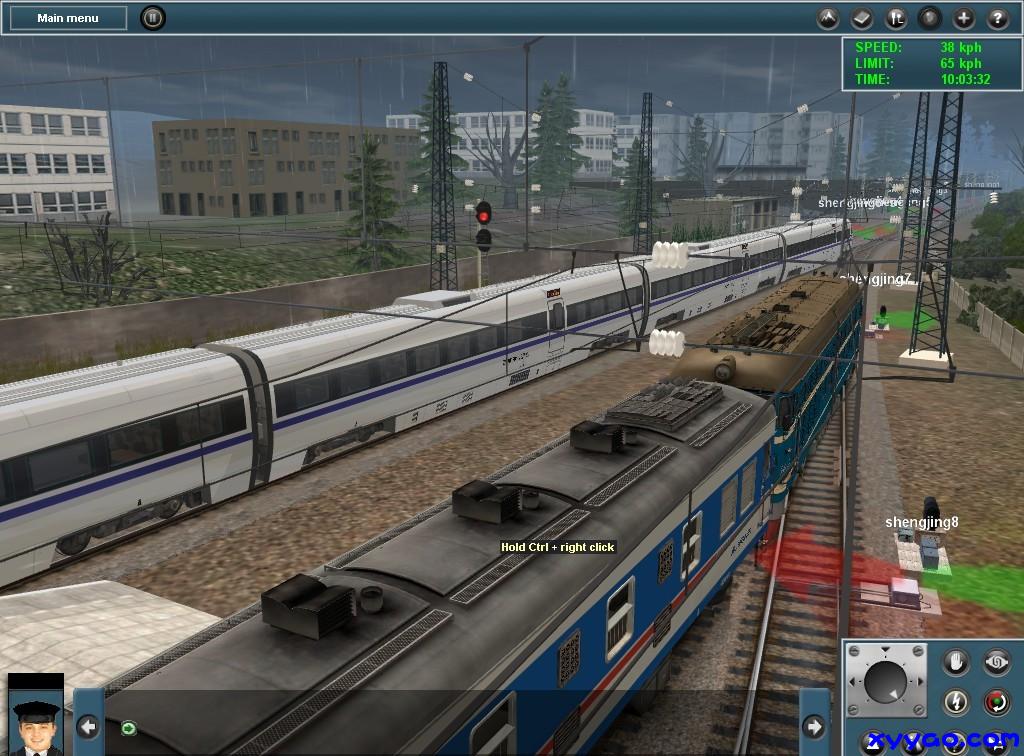Open the Main menu
Image resolution: width=1024 pixels, height=756 pixels.
(x=67, y=18)
